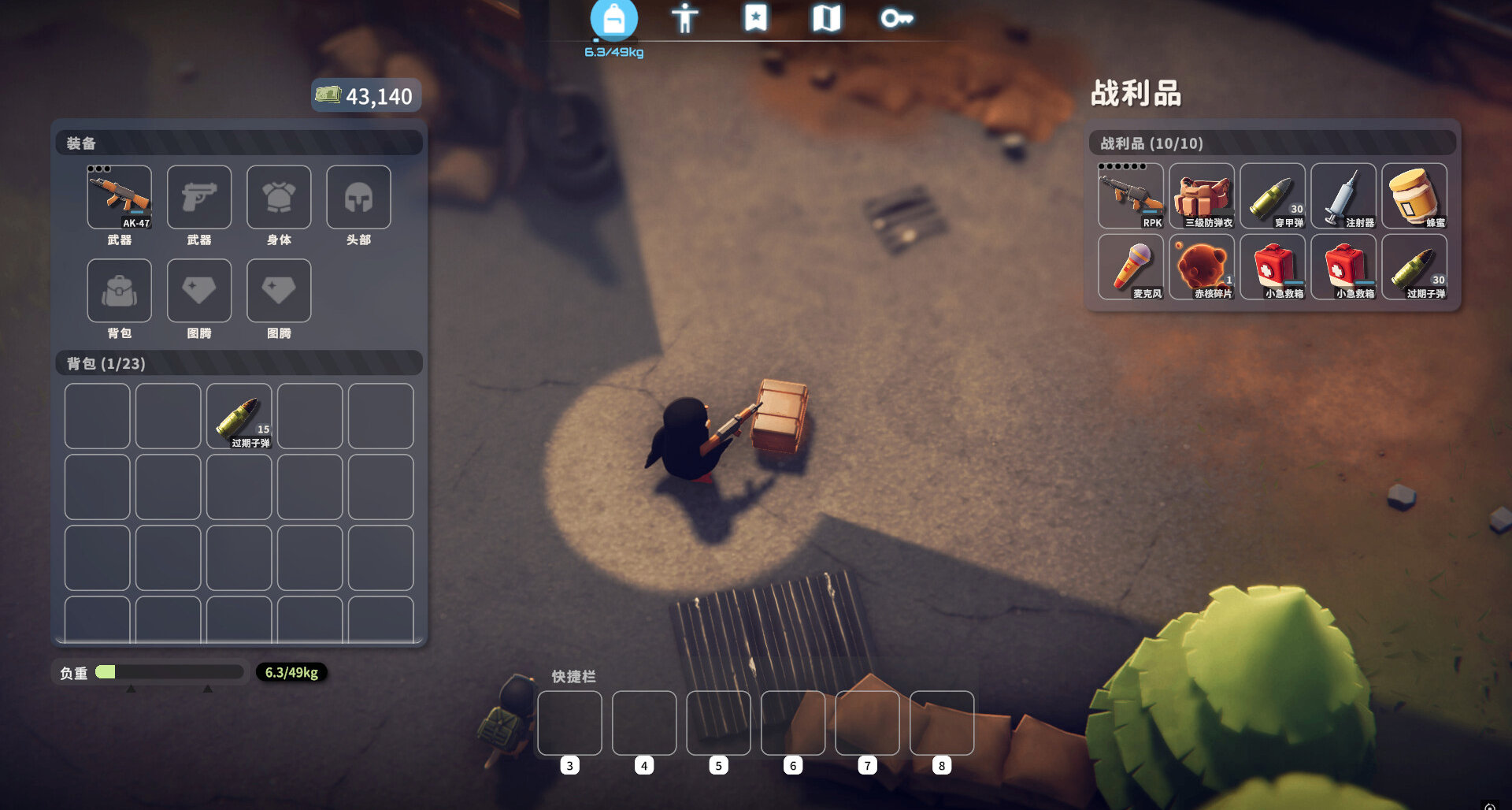Pick up the level-three armor vest

pyautogui.click(x=1202, y=196)
